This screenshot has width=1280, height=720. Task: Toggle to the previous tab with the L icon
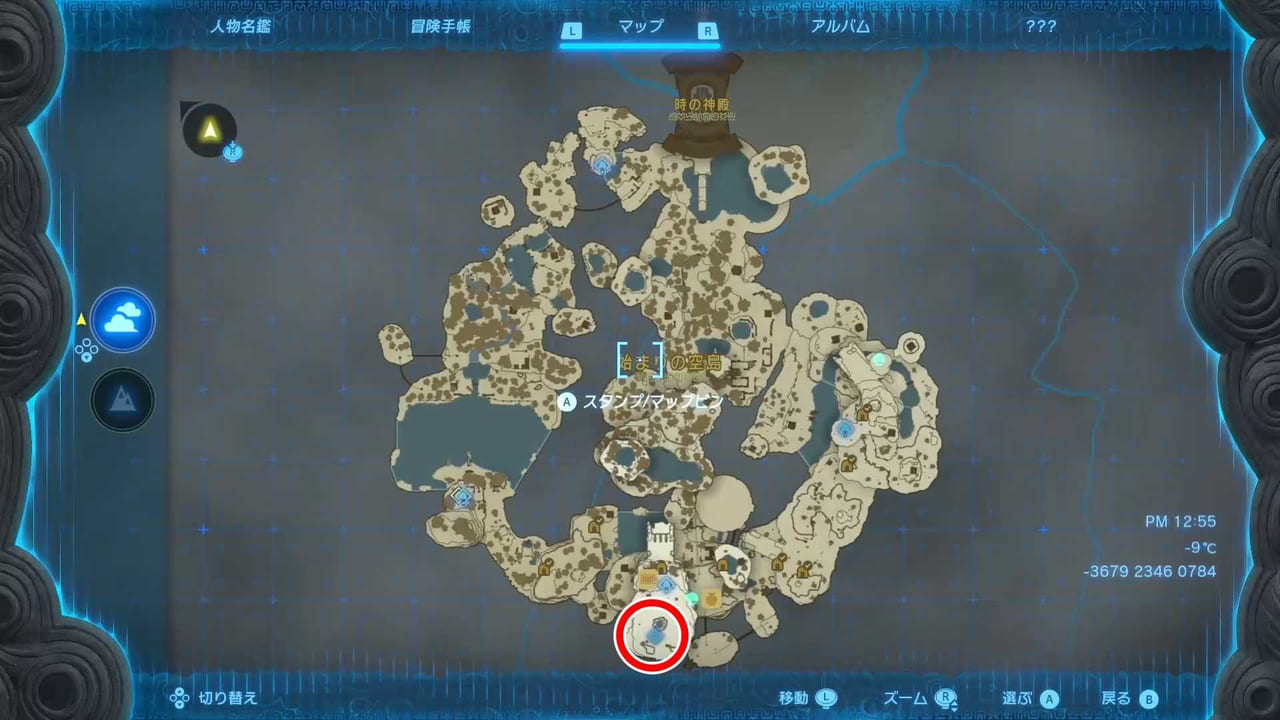click(572, 31)
